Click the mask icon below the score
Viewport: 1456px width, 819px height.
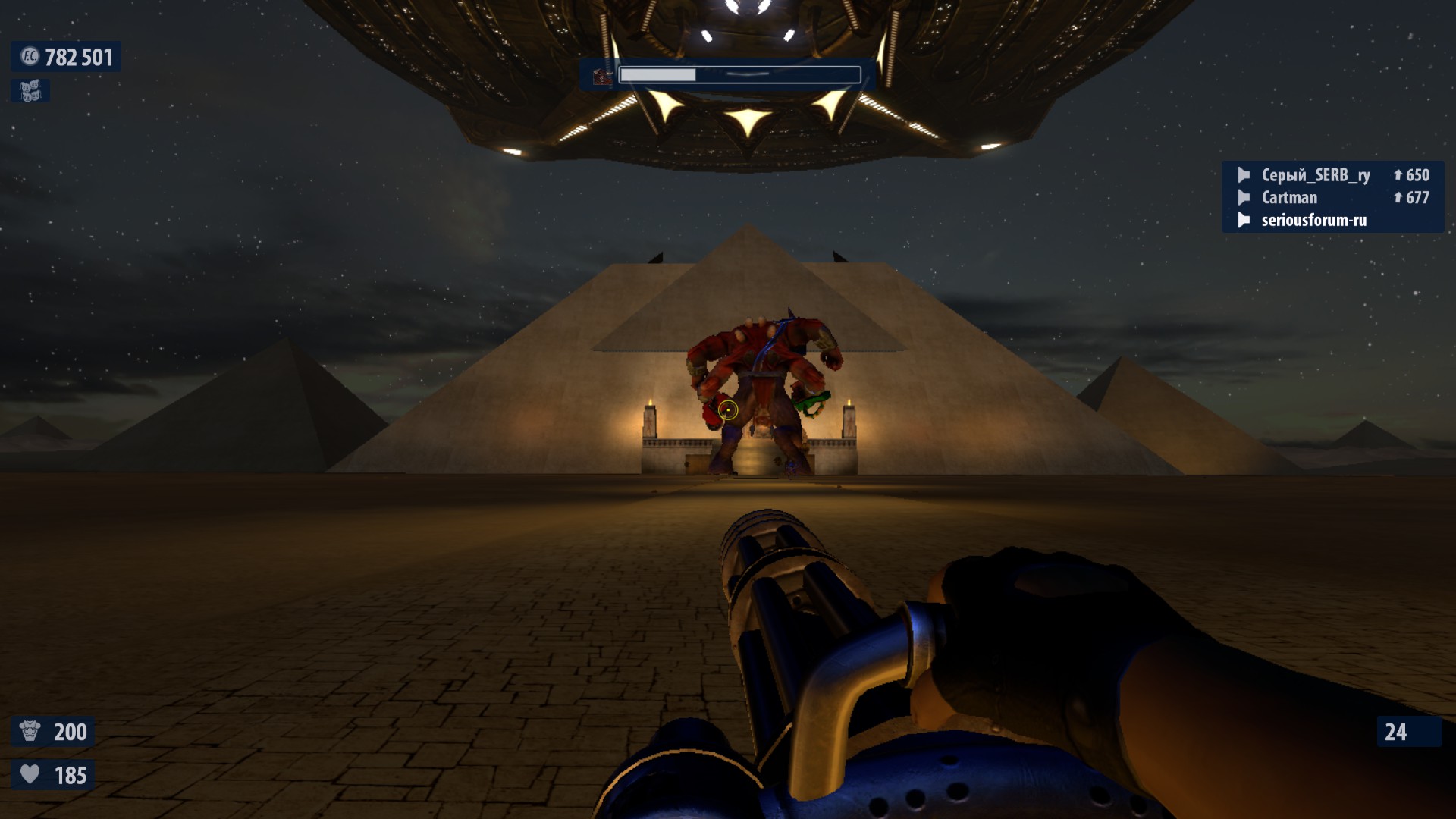30,91
